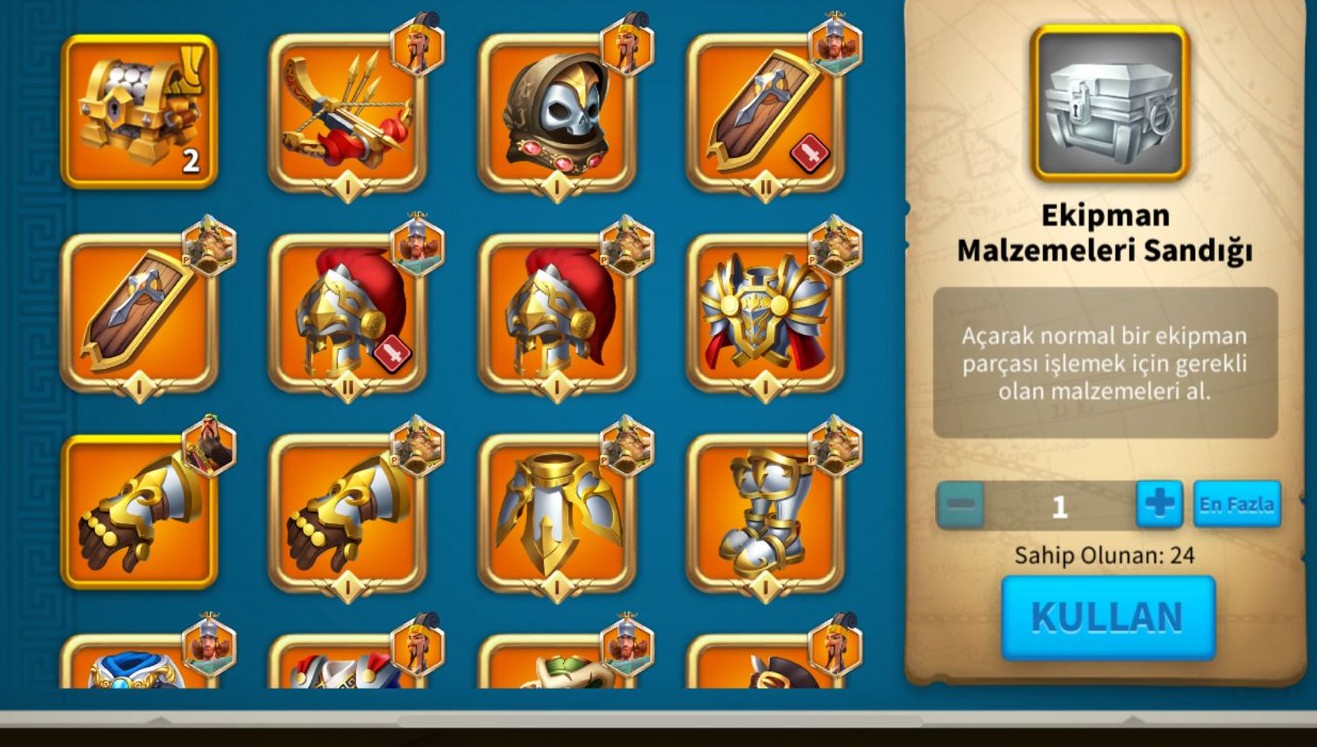Screen dimensions: 1317x747
Task: Choose the golden crossbow equipment slot
Action: tap(347, 112)
